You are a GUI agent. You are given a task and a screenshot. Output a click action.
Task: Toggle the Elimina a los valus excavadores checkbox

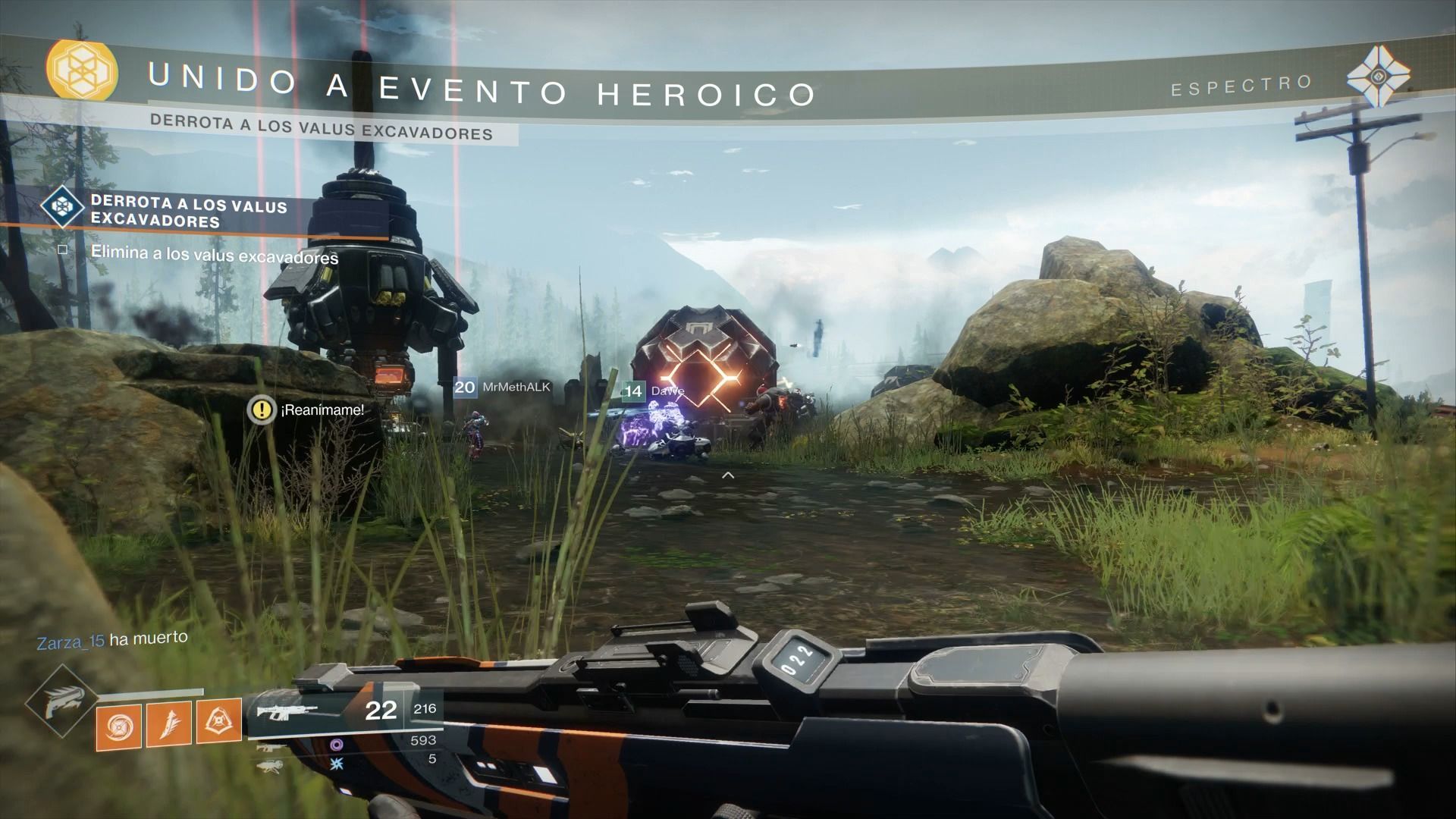pos(63,249)
